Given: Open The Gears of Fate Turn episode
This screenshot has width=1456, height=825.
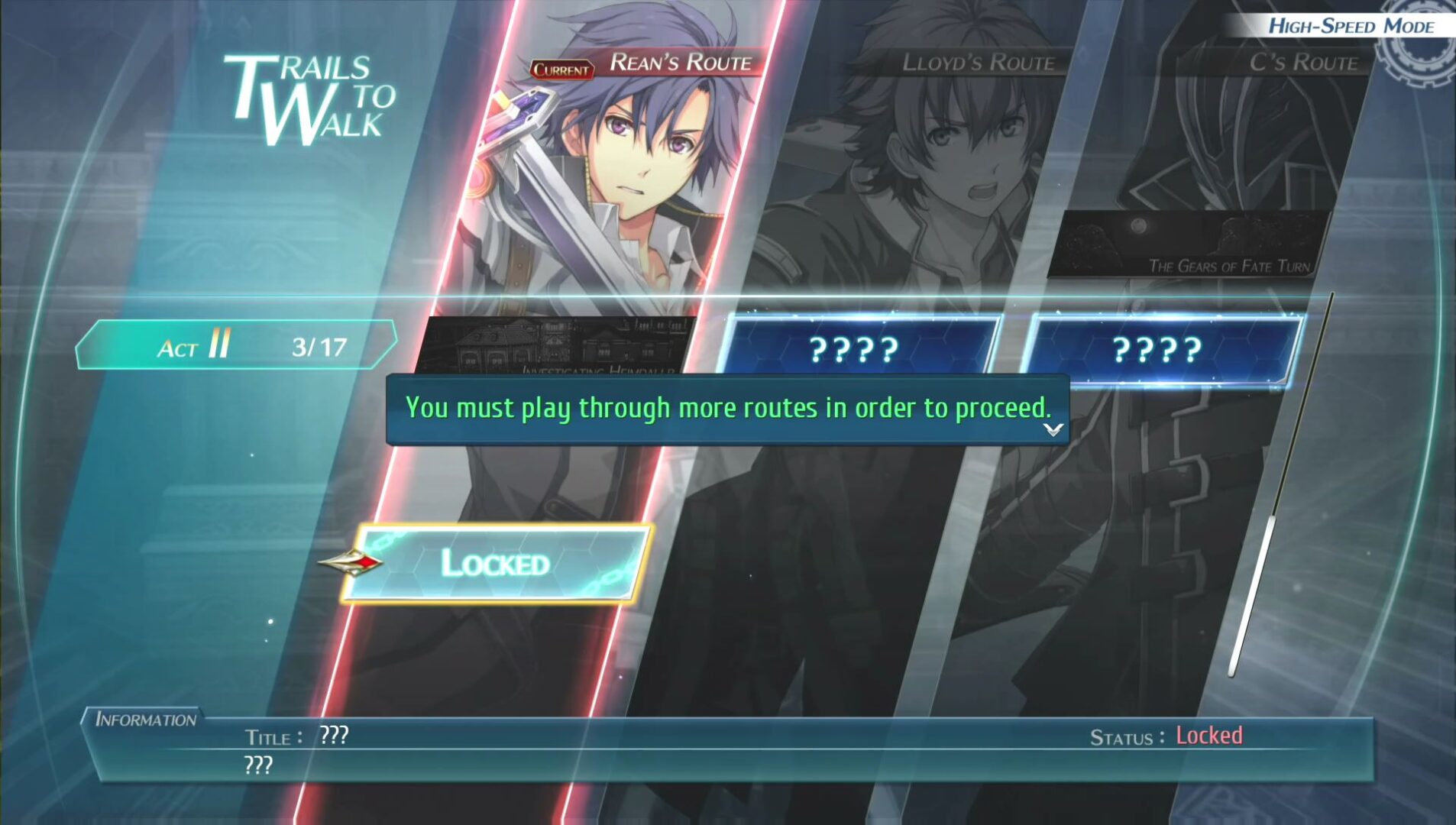Looking at the screenshot, I should pyautogui.click(x=1190, y=244).
